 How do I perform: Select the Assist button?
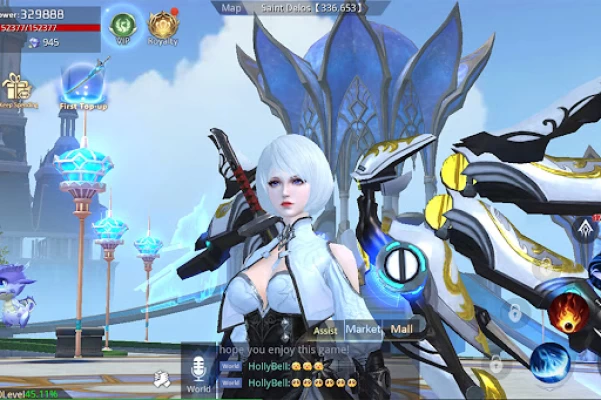[325, 329]
